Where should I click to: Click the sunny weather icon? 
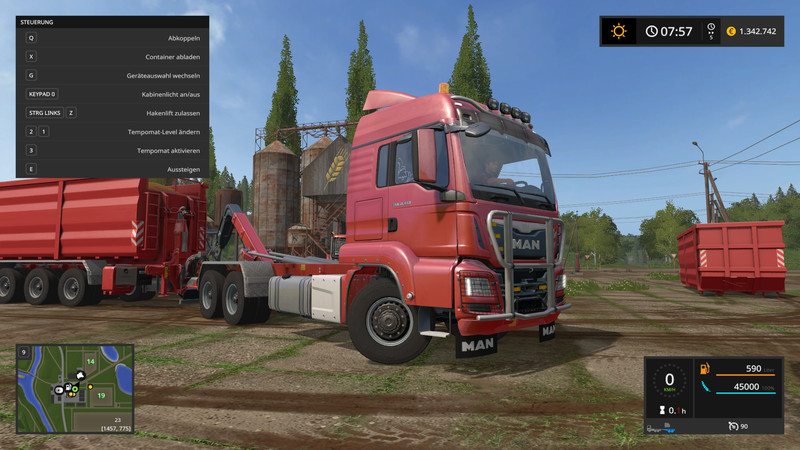click(x=619, y=31)
